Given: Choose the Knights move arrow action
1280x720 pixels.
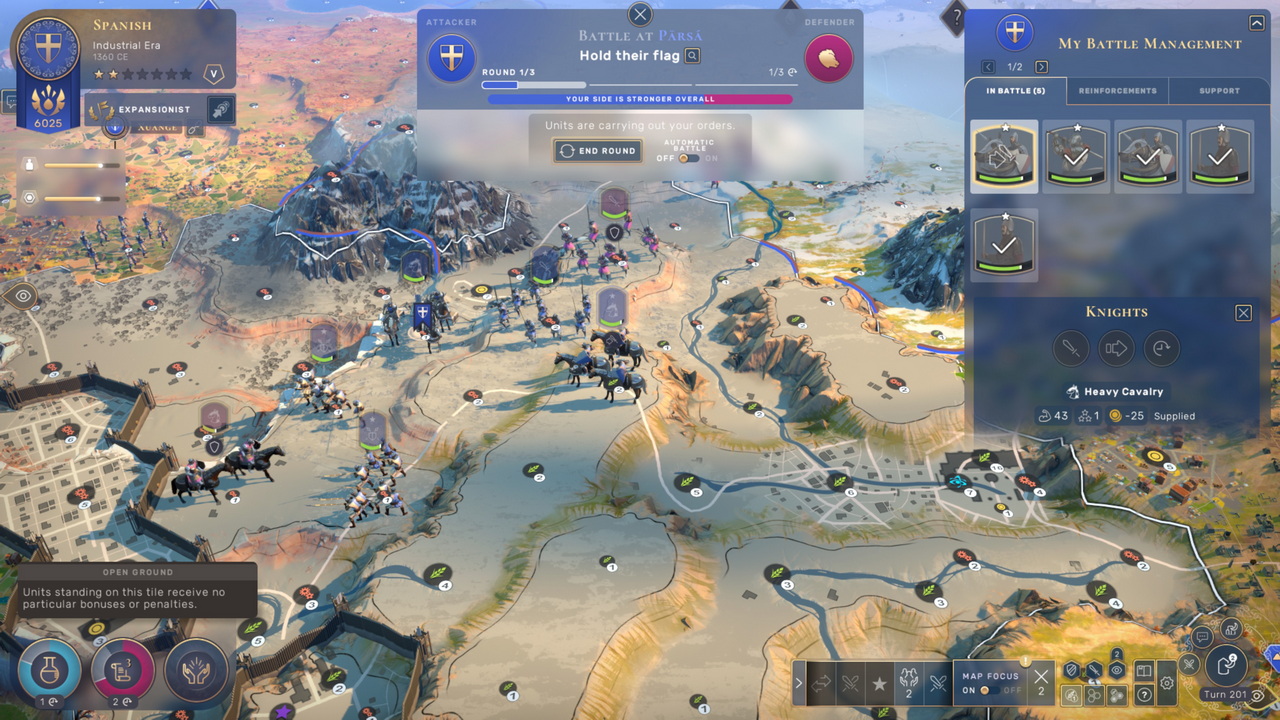Looking at the screenshot, I should 1116,348.
